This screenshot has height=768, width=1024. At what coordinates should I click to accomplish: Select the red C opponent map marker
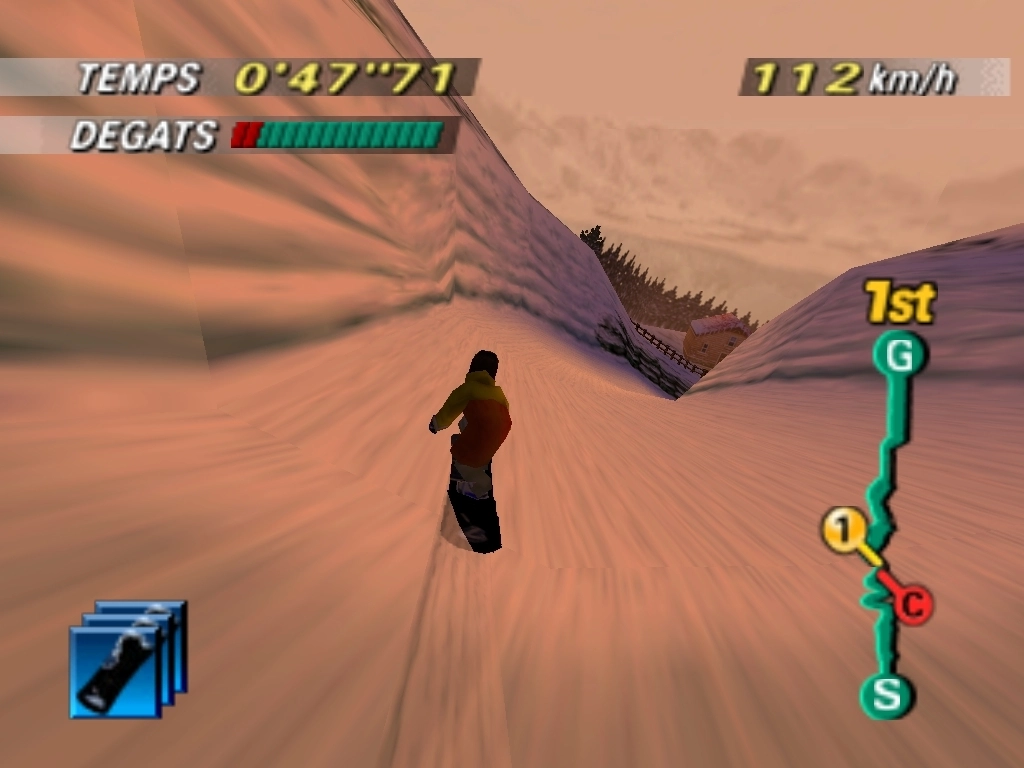(911, 604)
